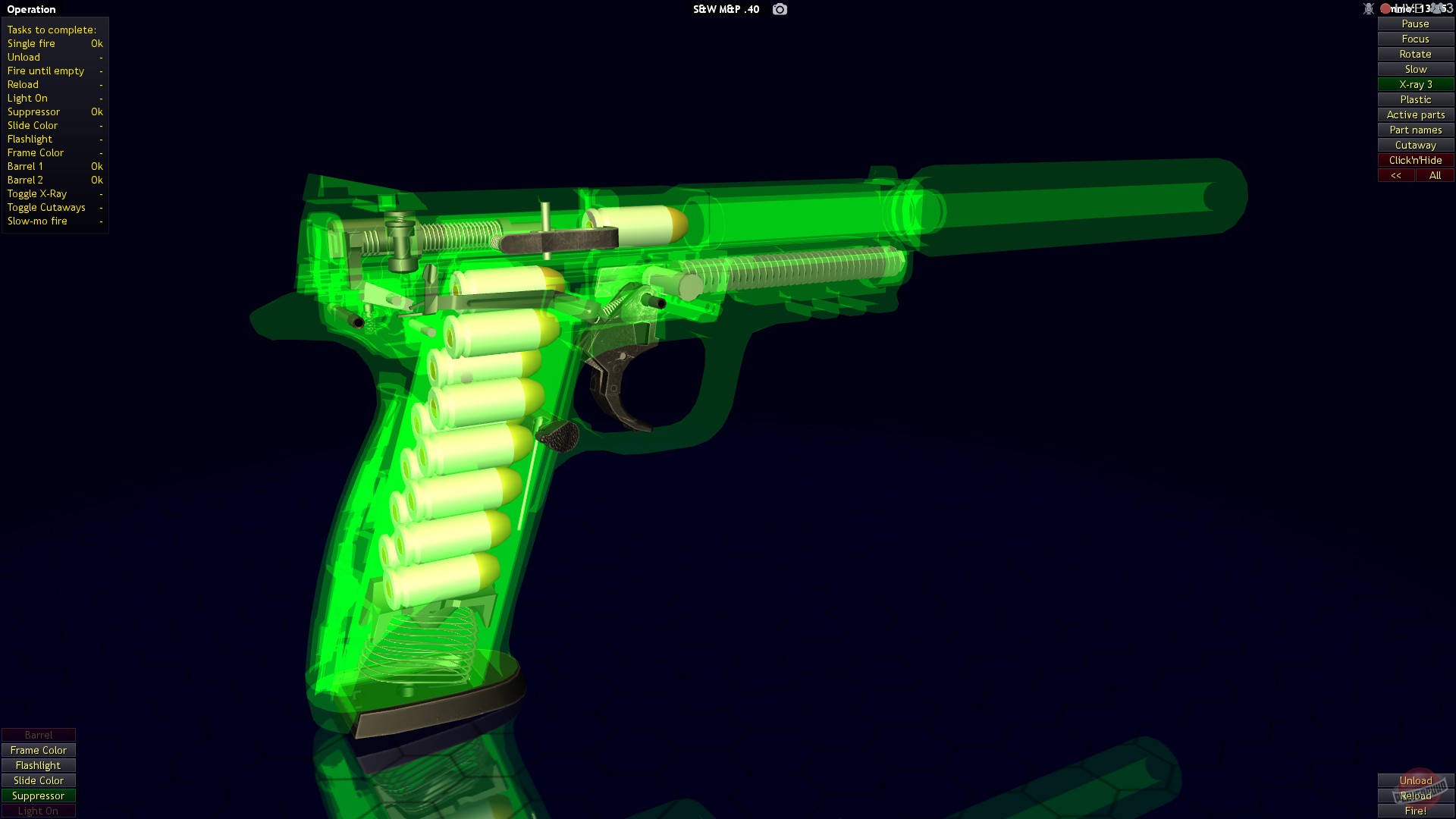The width and height of the screenshot is (1456, 819).
Task: Open the Slide Color option
Action: pos(37,780)
